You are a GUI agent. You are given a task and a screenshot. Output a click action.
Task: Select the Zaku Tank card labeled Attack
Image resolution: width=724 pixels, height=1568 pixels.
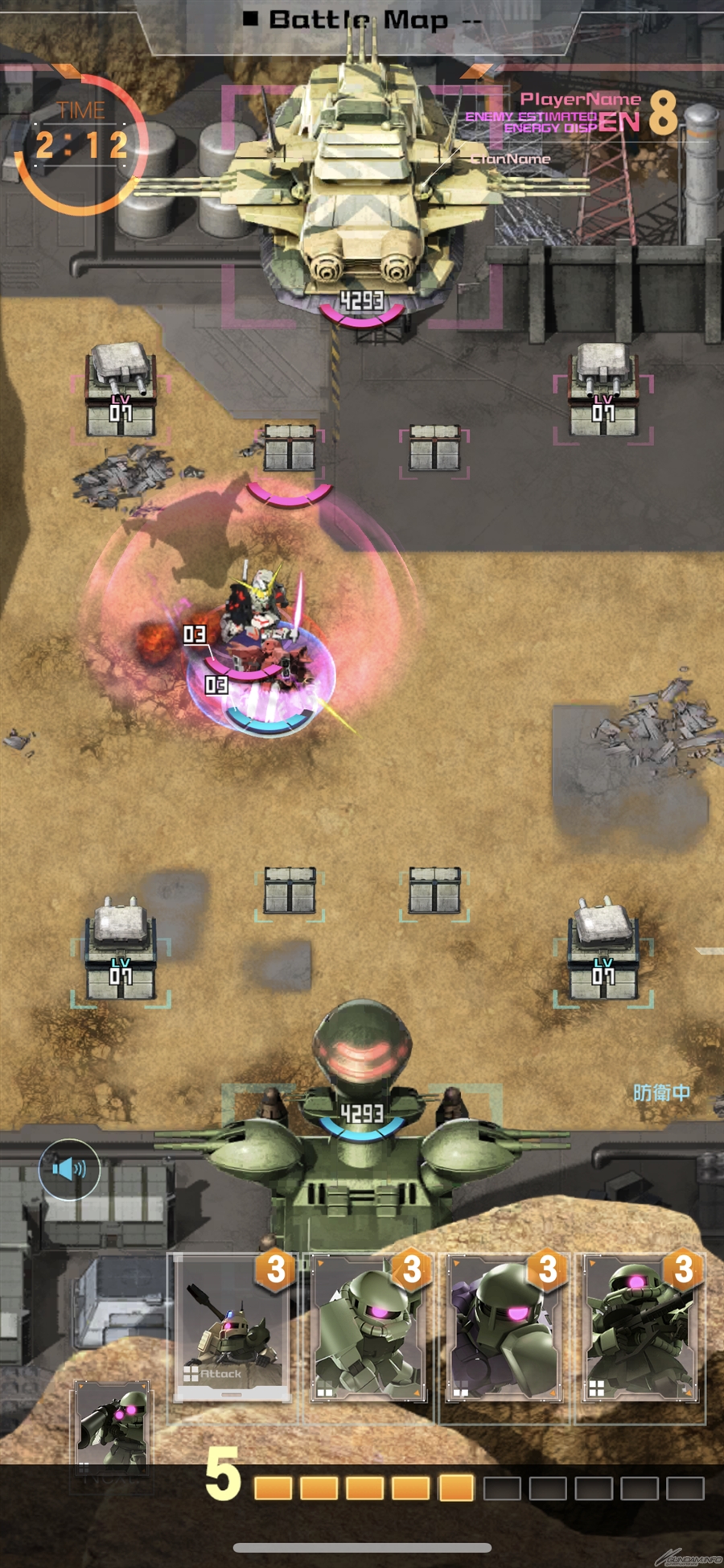[232, 1328]
